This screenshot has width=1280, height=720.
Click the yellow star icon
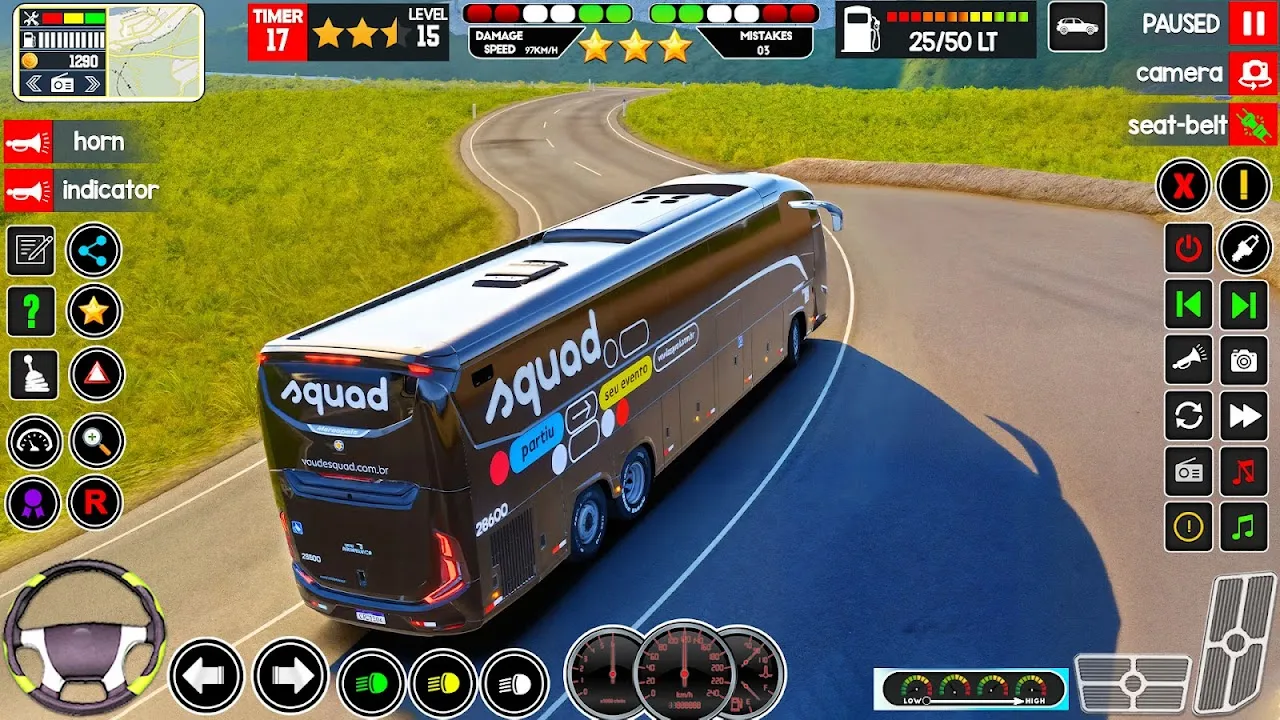[x=94, y=312]
